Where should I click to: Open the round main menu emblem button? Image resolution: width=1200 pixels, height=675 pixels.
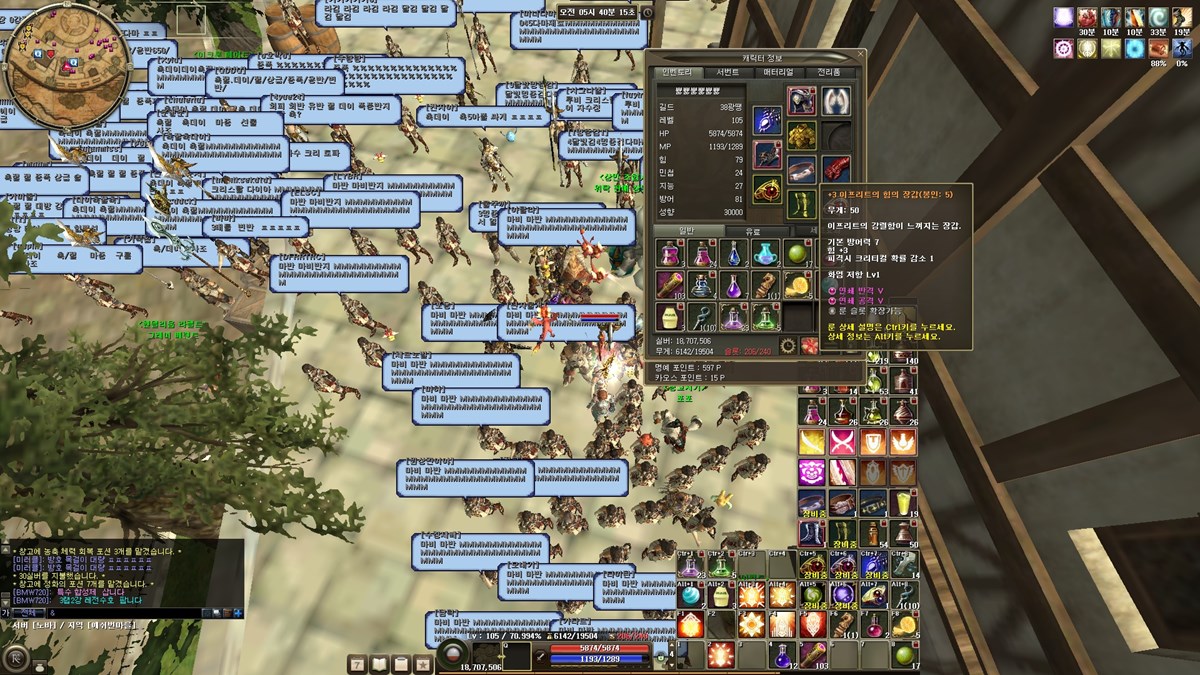[x=16, y=659]
